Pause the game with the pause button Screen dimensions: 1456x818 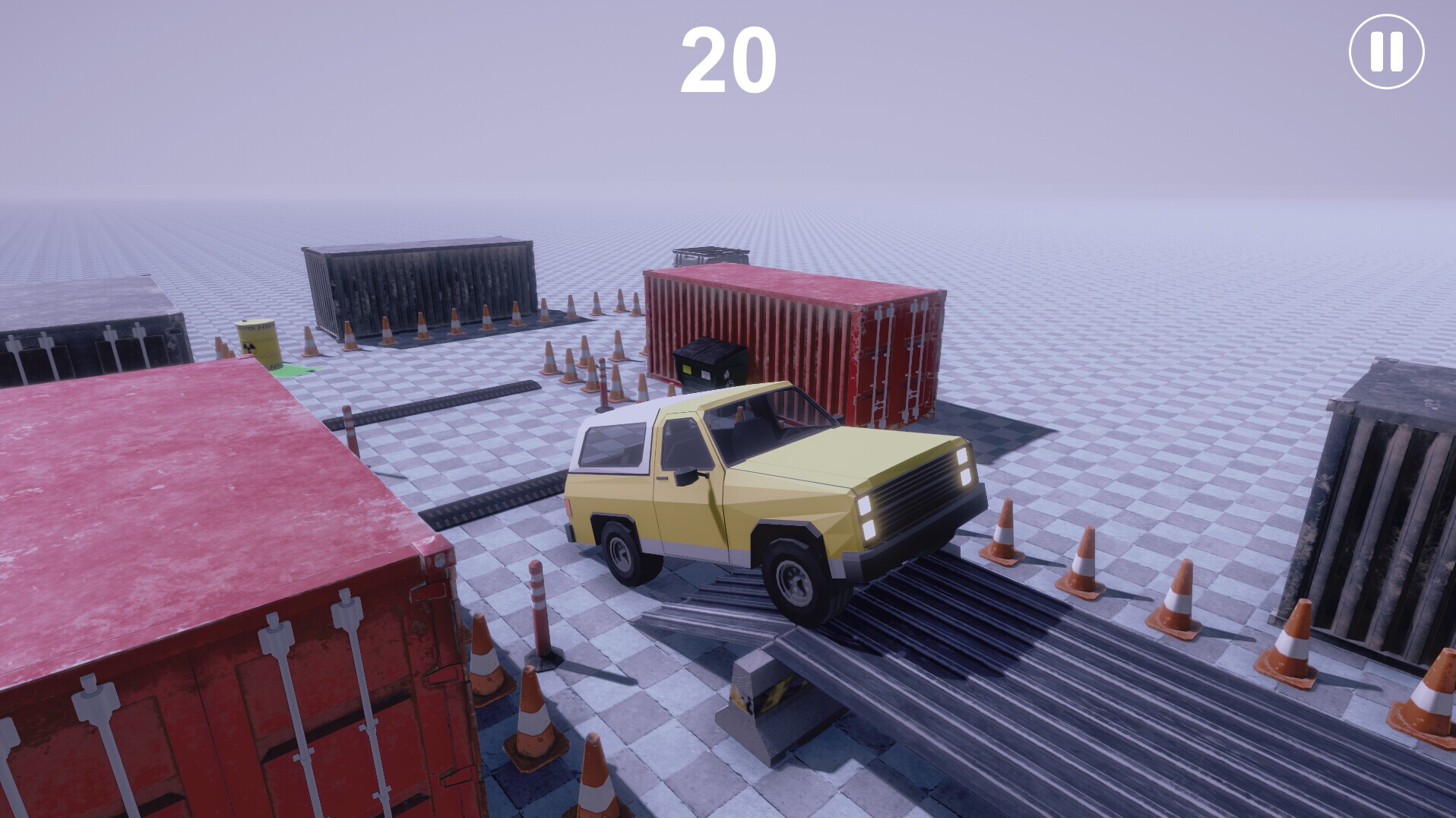tap(1386, 52)
